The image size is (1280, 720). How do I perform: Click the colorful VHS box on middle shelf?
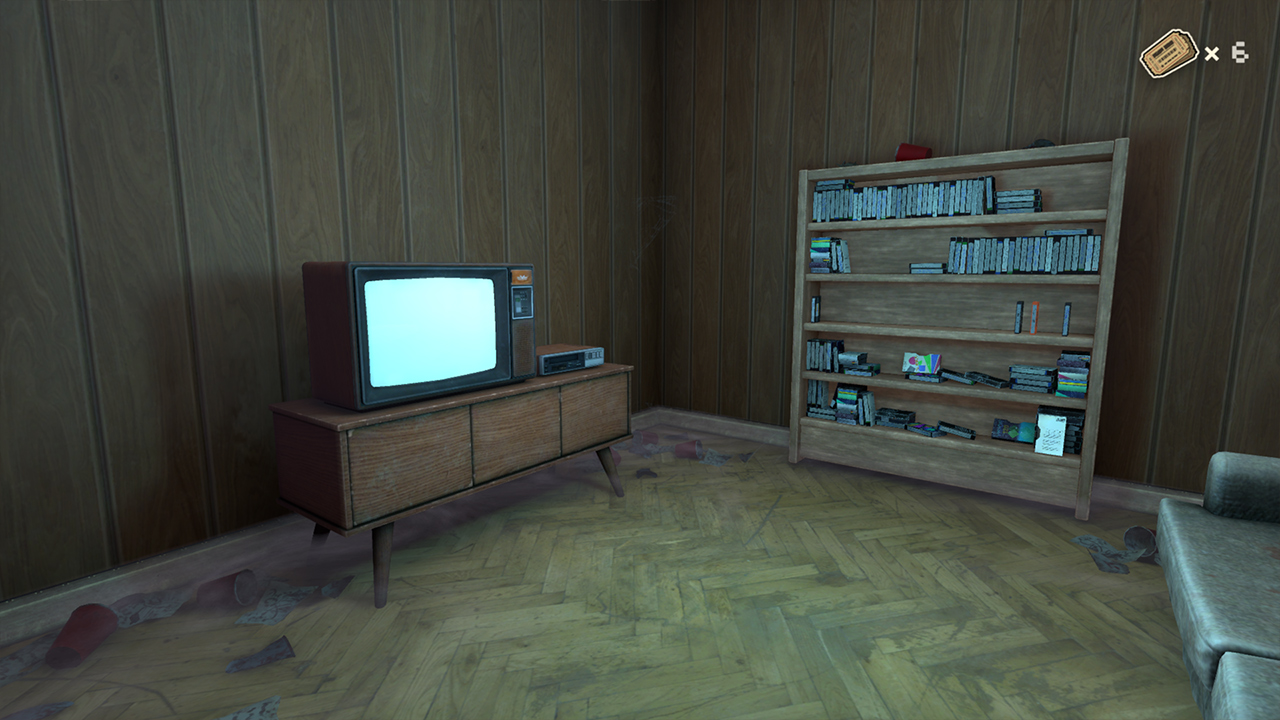pos(922,362)
